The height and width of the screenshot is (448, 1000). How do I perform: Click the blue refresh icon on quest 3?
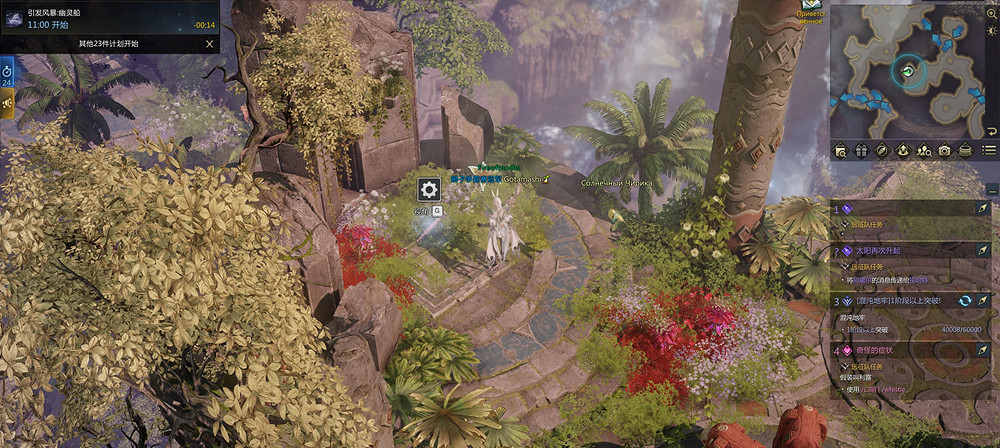[x=966, y=300]
